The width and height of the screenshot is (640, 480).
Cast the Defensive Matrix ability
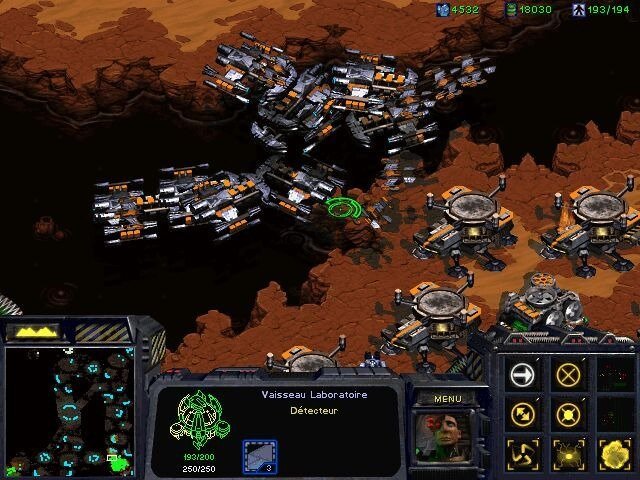click(523, 453)
